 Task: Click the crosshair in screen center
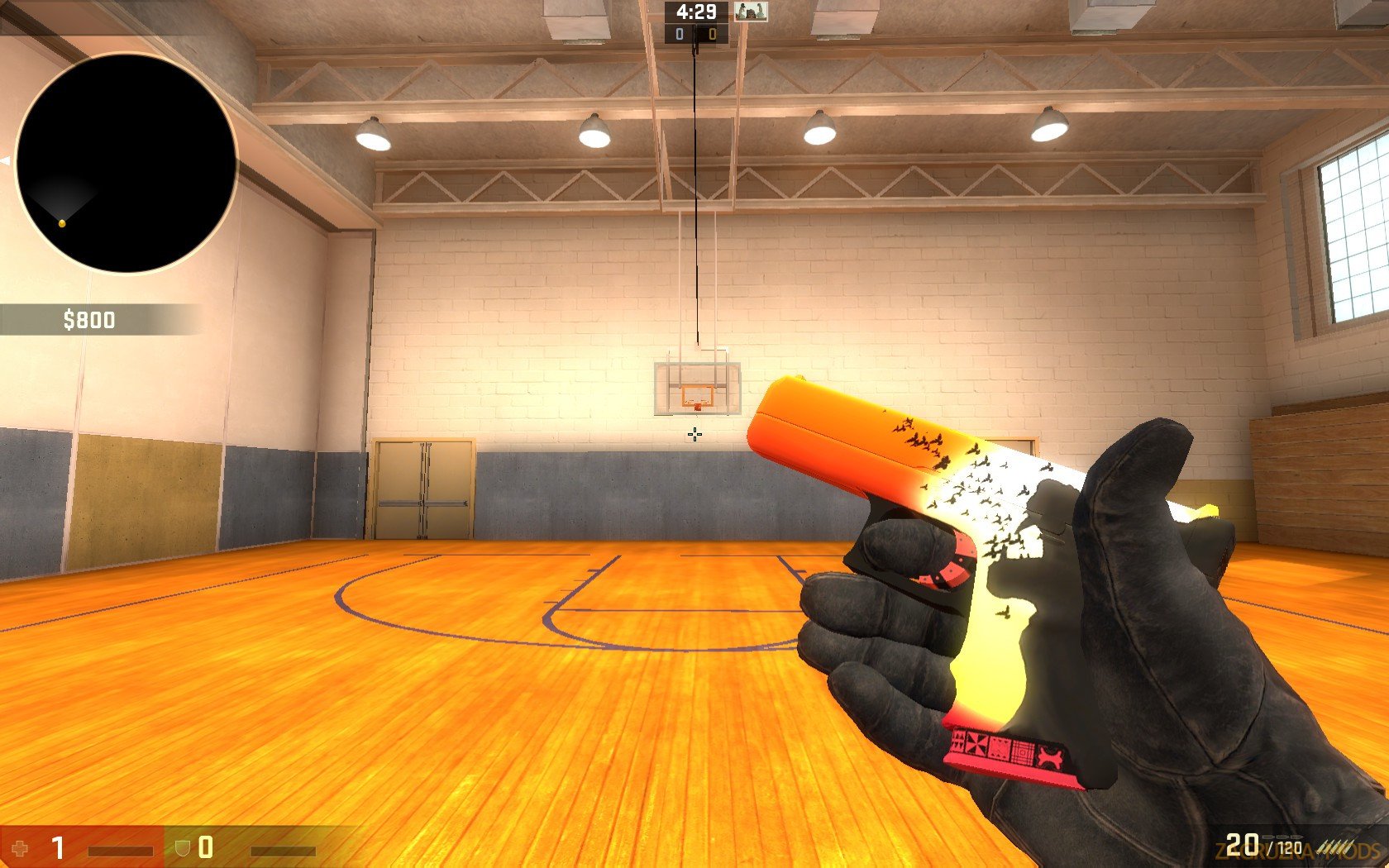click(x=694, y=434)
